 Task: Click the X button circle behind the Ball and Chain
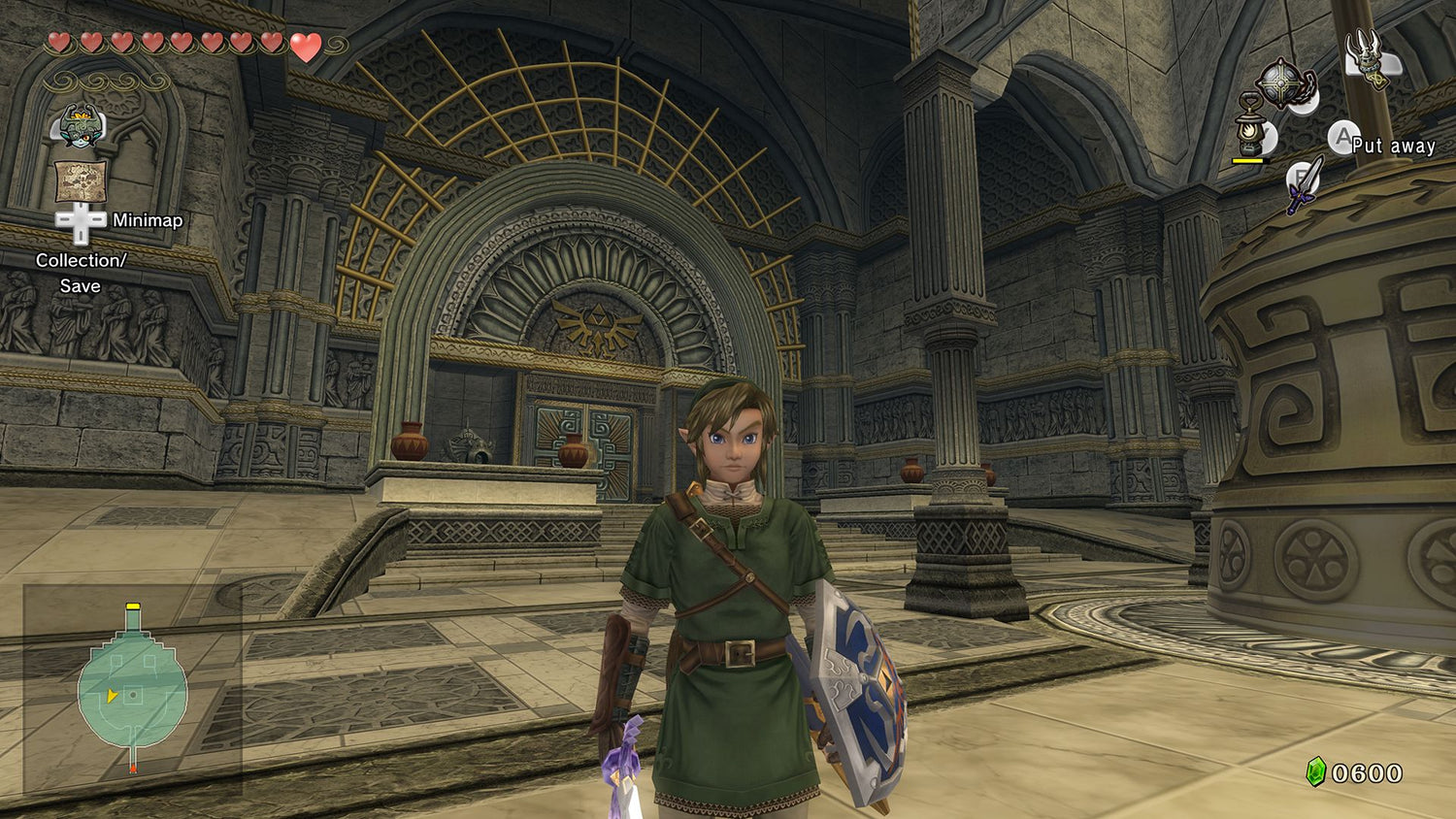(x=1304, y=100)
